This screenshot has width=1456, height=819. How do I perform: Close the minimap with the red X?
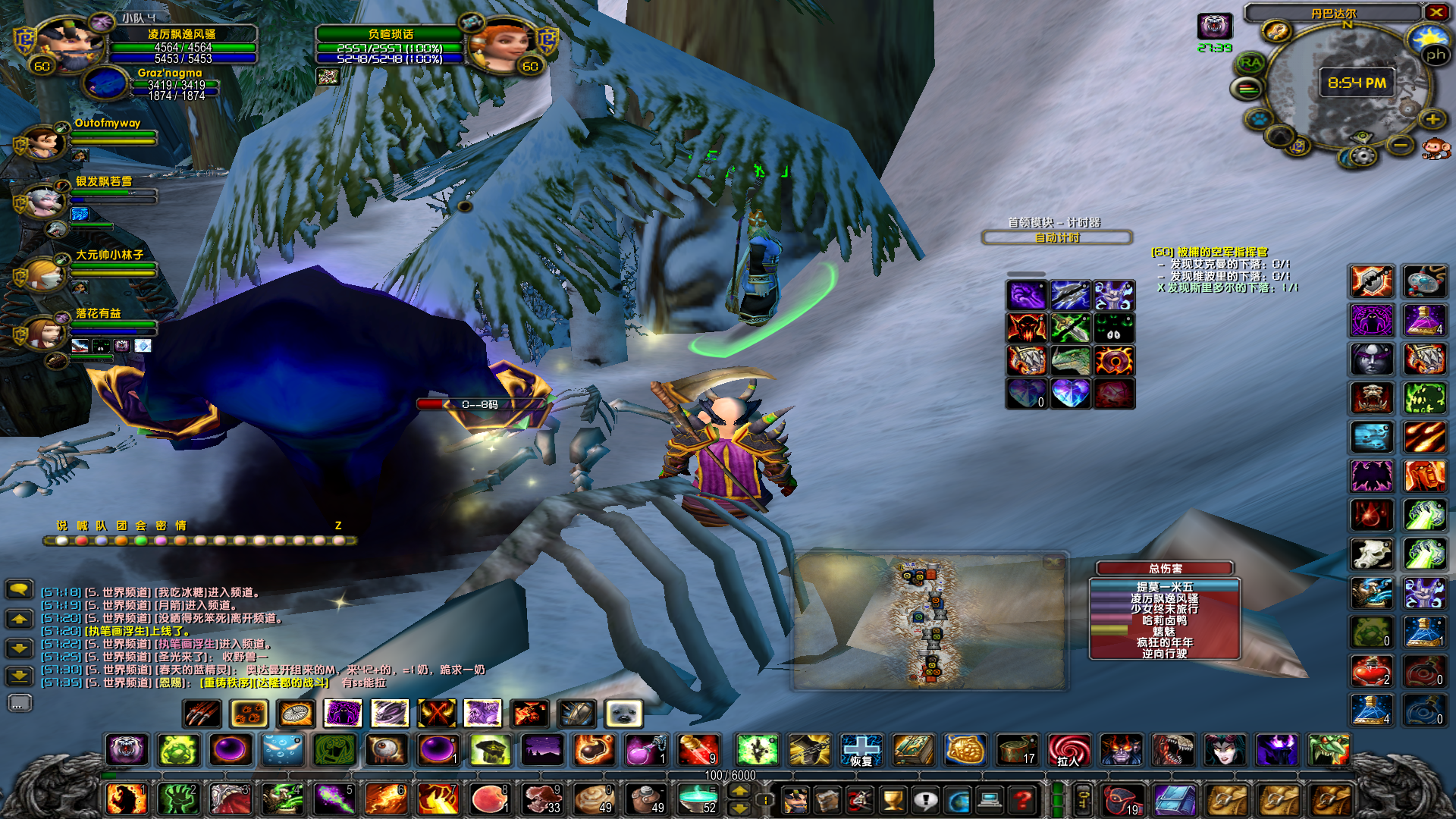[x=1436, y=12]
